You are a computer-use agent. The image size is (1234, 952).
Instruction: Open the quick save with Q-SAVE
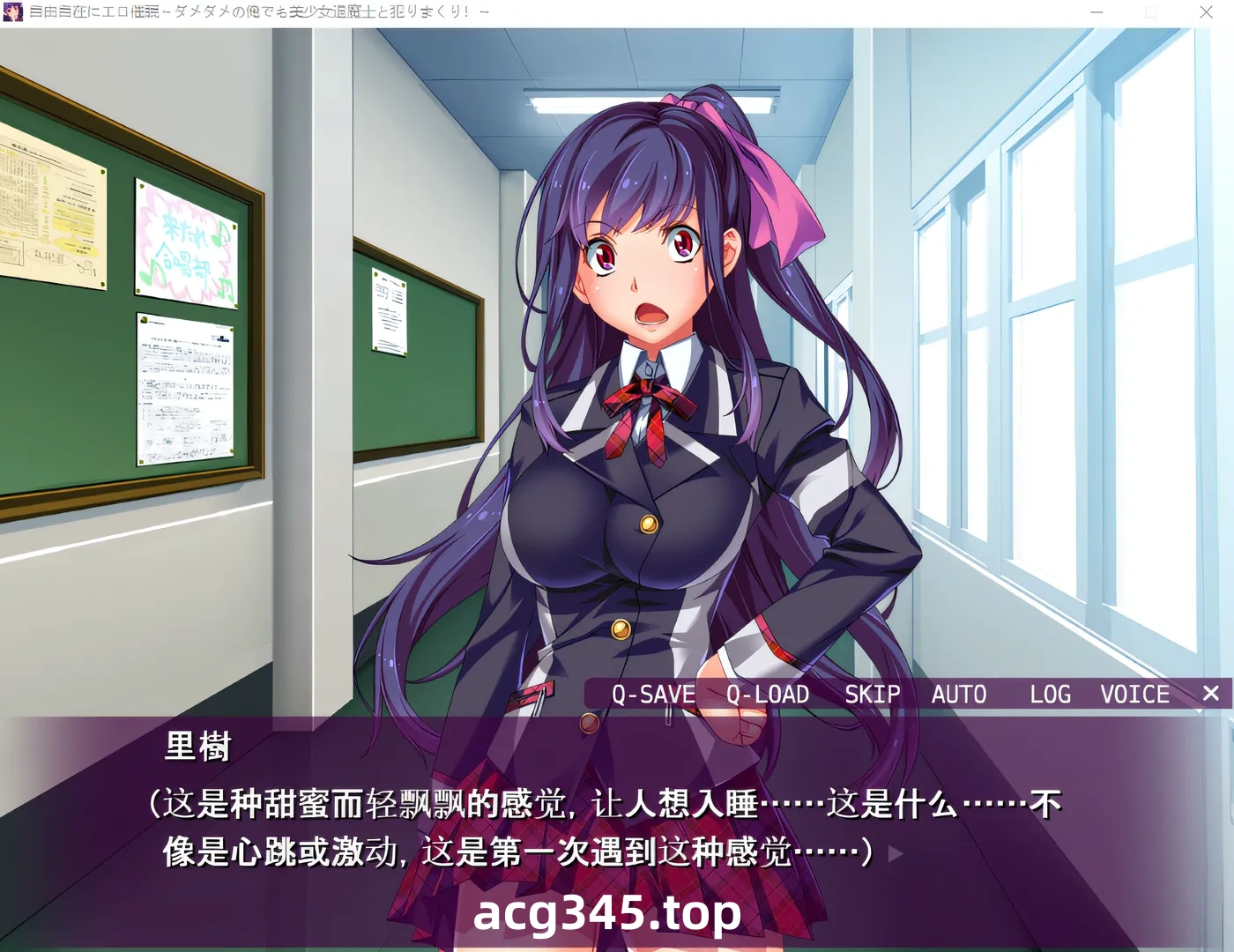click(x=652, y=695)
